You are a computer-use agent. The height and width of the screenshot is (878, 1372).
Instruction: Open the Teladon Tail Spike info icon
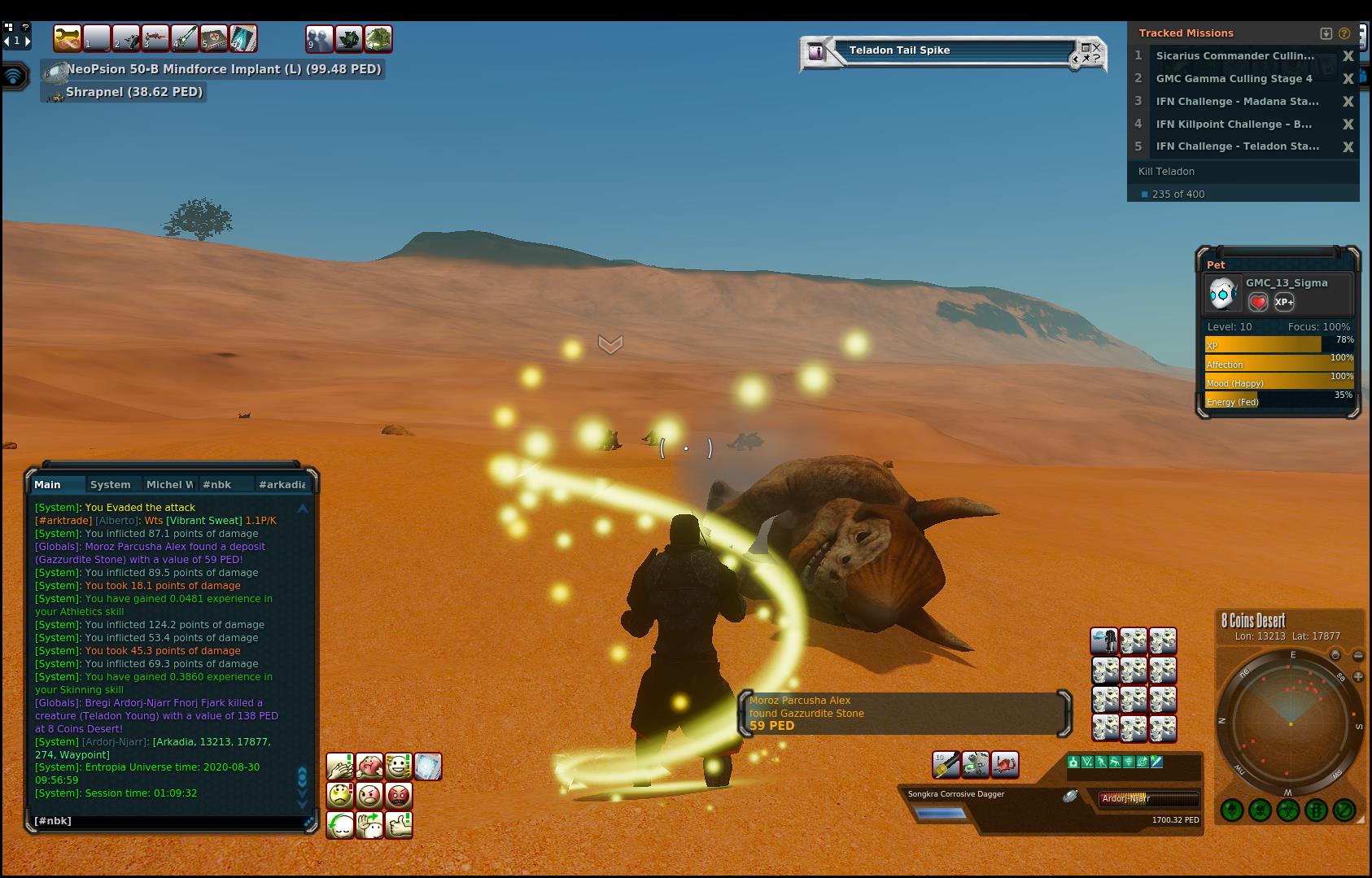816,52
